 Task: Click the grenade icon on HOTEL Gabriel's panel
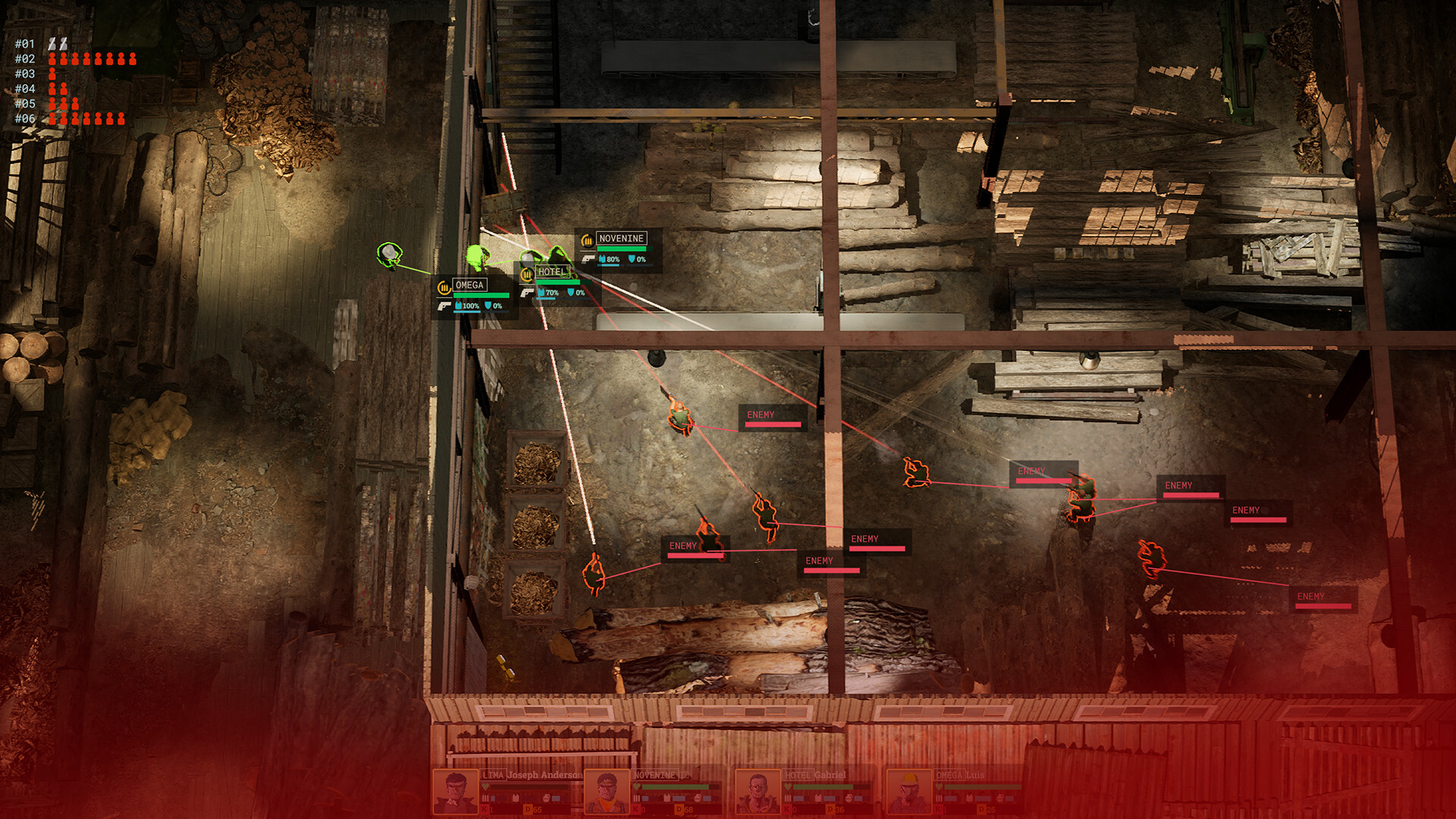pos(848,799)
